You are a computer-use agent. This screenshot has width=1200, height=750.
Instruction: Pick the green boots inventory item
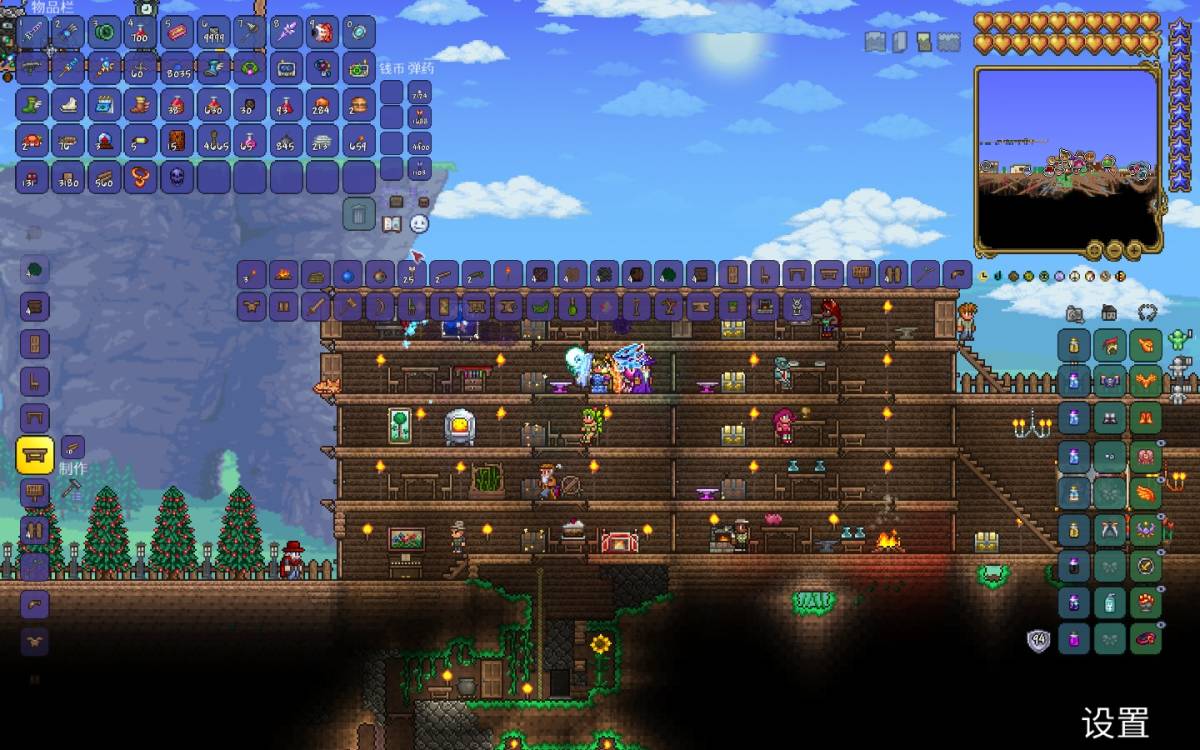click(x=33, y=104)
